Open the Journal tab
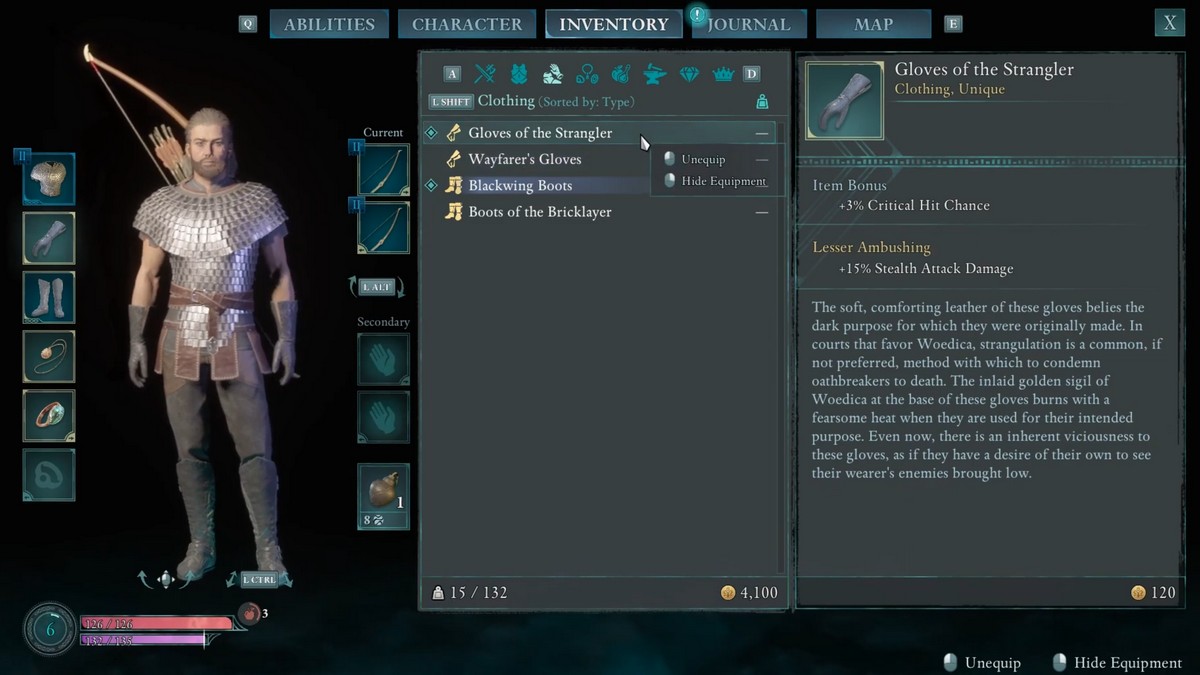 (748, 24)
